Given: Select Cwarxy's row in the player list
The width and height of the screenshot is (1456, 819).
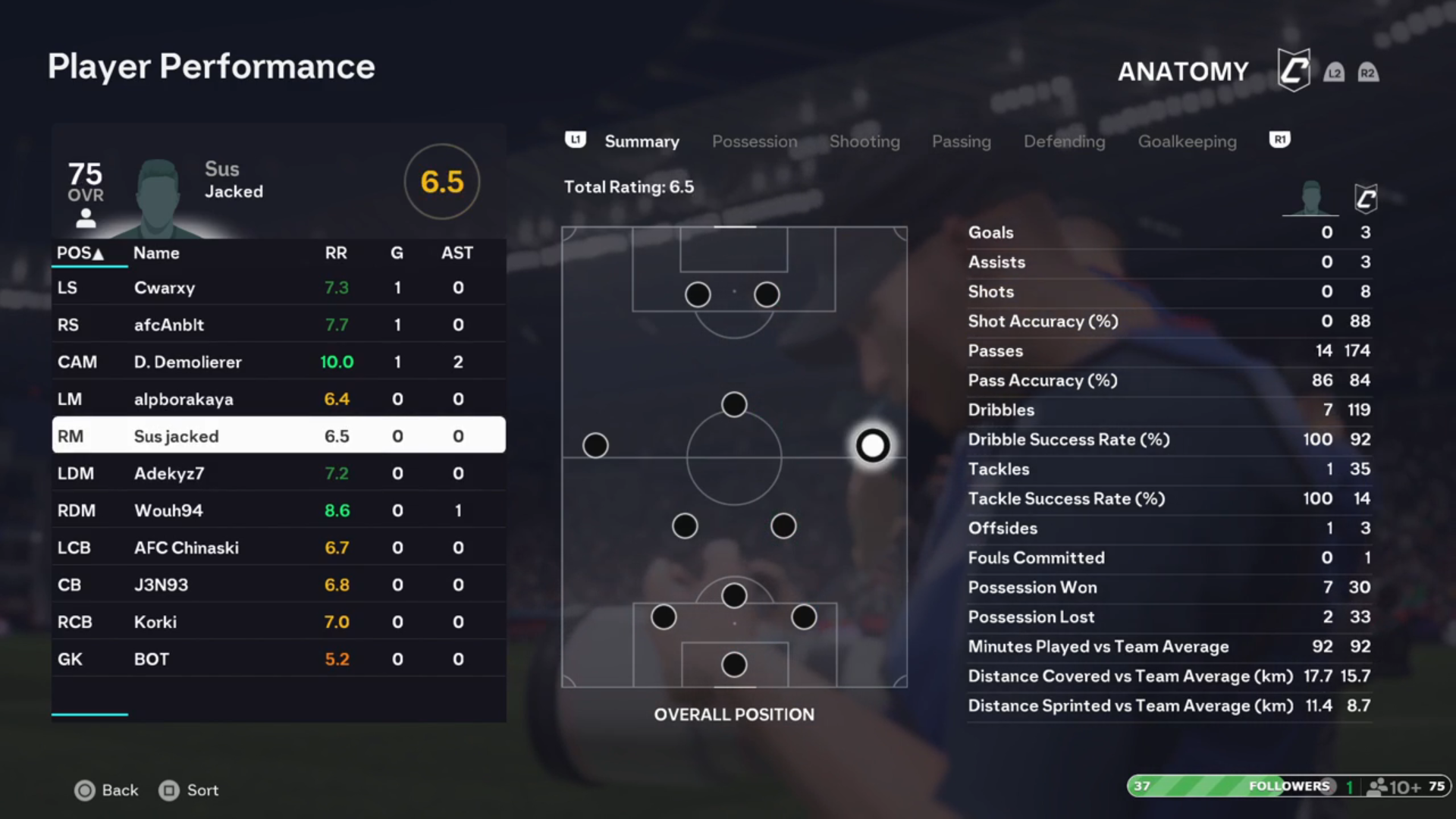Looking at the screenshot, I should (x=278, y=288).
